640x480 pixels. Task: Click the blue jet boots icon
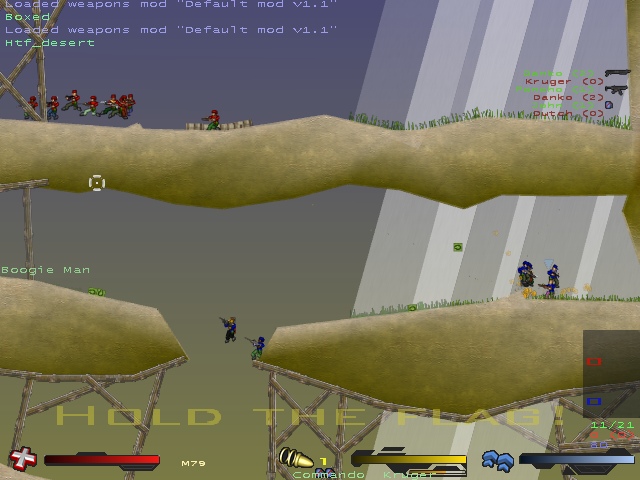click(497, 460)
